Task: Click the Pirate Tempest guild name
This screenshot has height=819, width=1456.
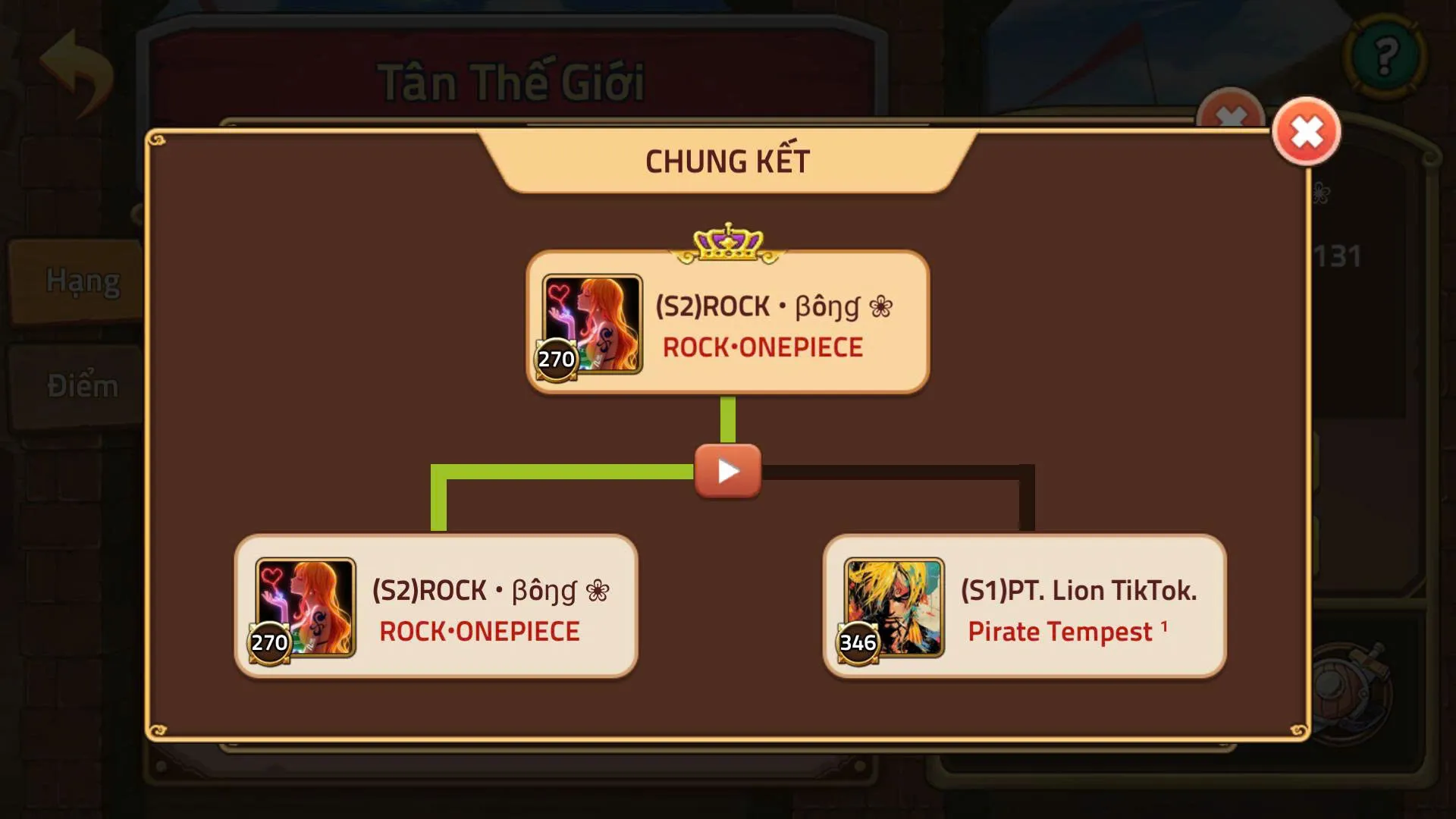Action: (1060, 631)
